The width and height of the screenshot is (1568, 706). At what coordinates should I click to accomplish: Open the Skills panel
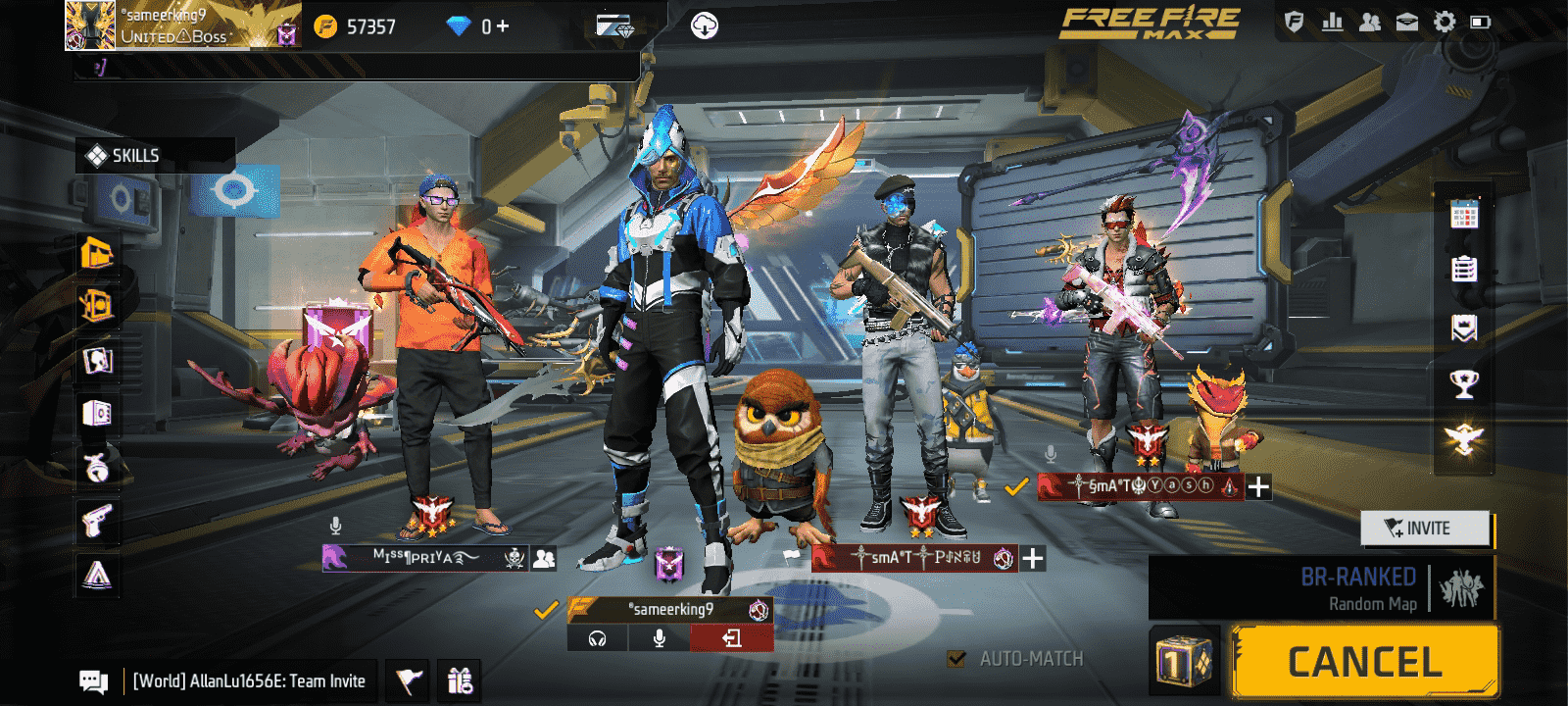pos(134,156)
